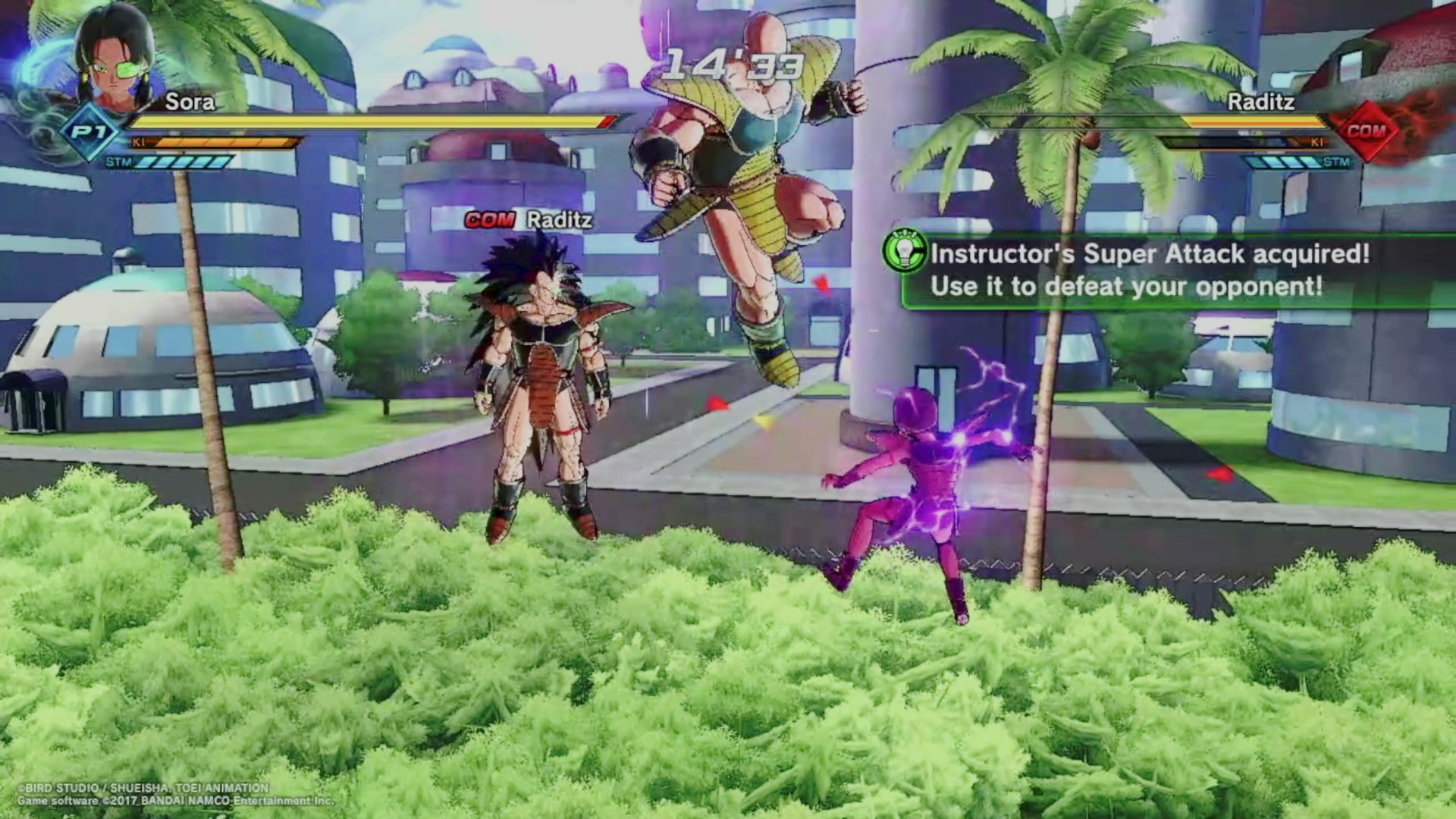This screenshot has height=819, width=1456.
Task: Click the green lightbulb hint icon
Action: coord(905,251)
